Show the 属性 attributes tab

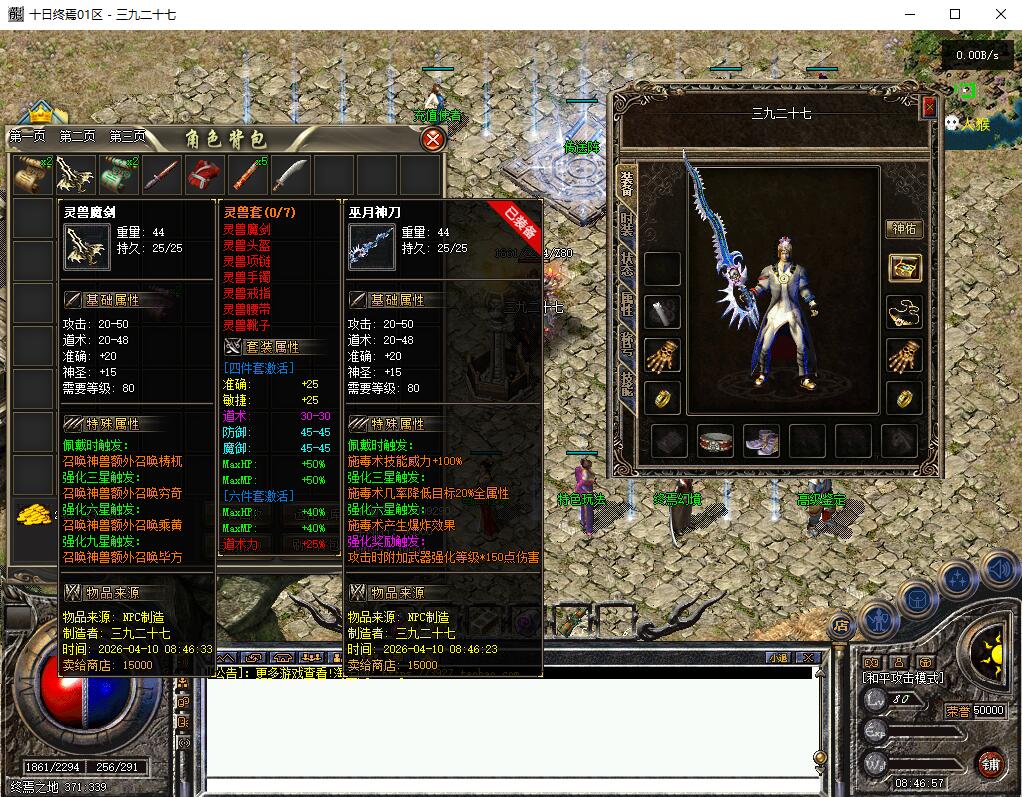627,304
